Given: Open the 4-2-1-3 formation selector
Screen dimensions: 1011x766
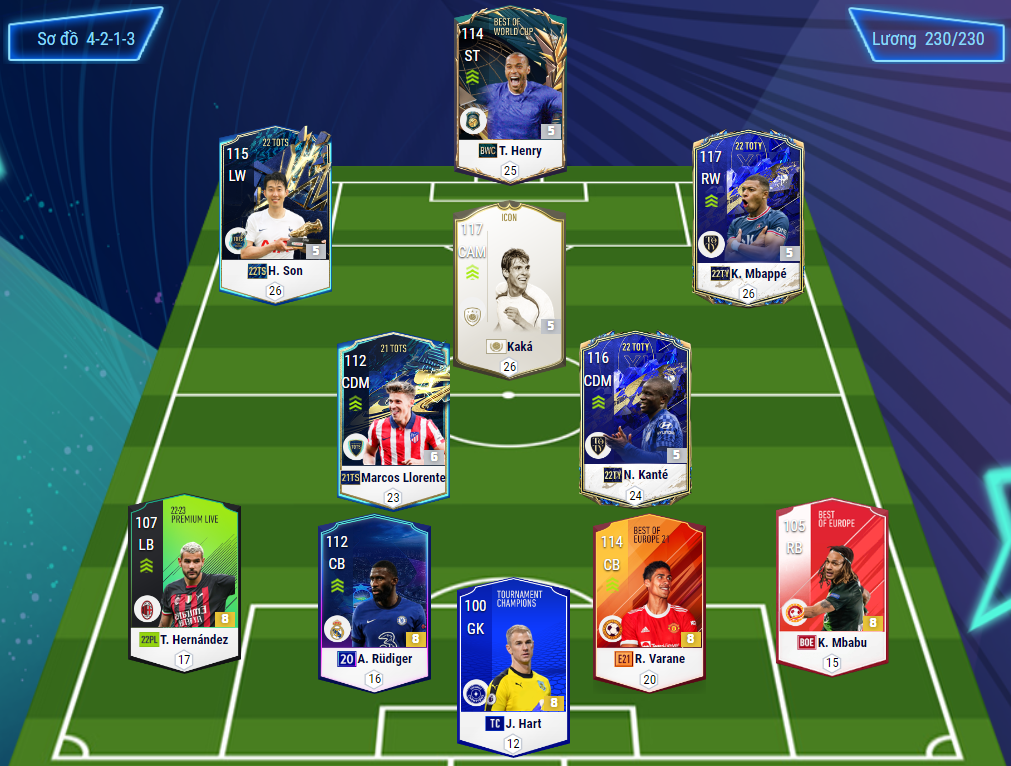Looking at the screenshot, I should 86,39.
